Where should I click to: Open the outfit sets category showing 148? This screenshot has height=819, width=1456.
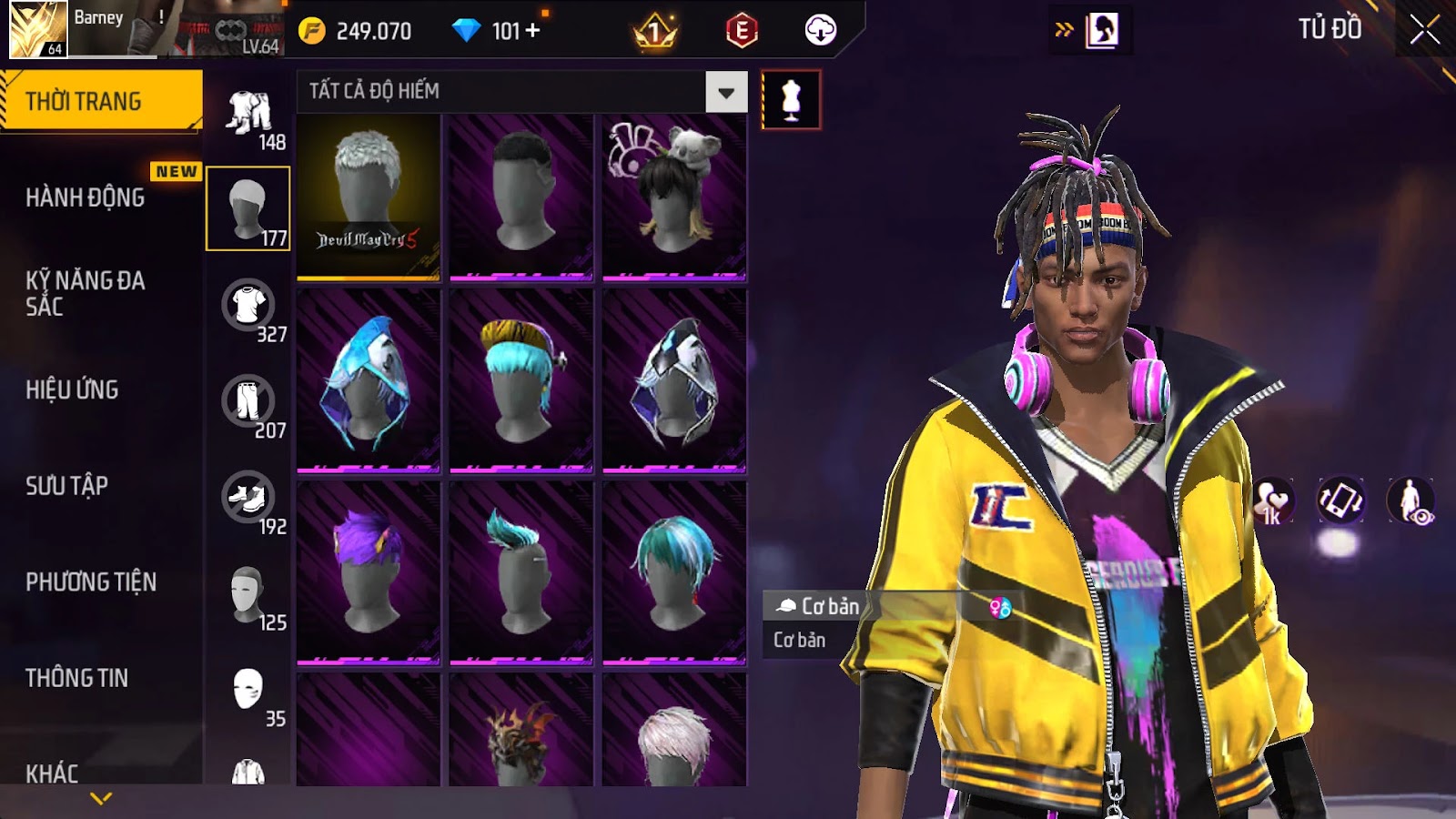click(x=248, y=115)
